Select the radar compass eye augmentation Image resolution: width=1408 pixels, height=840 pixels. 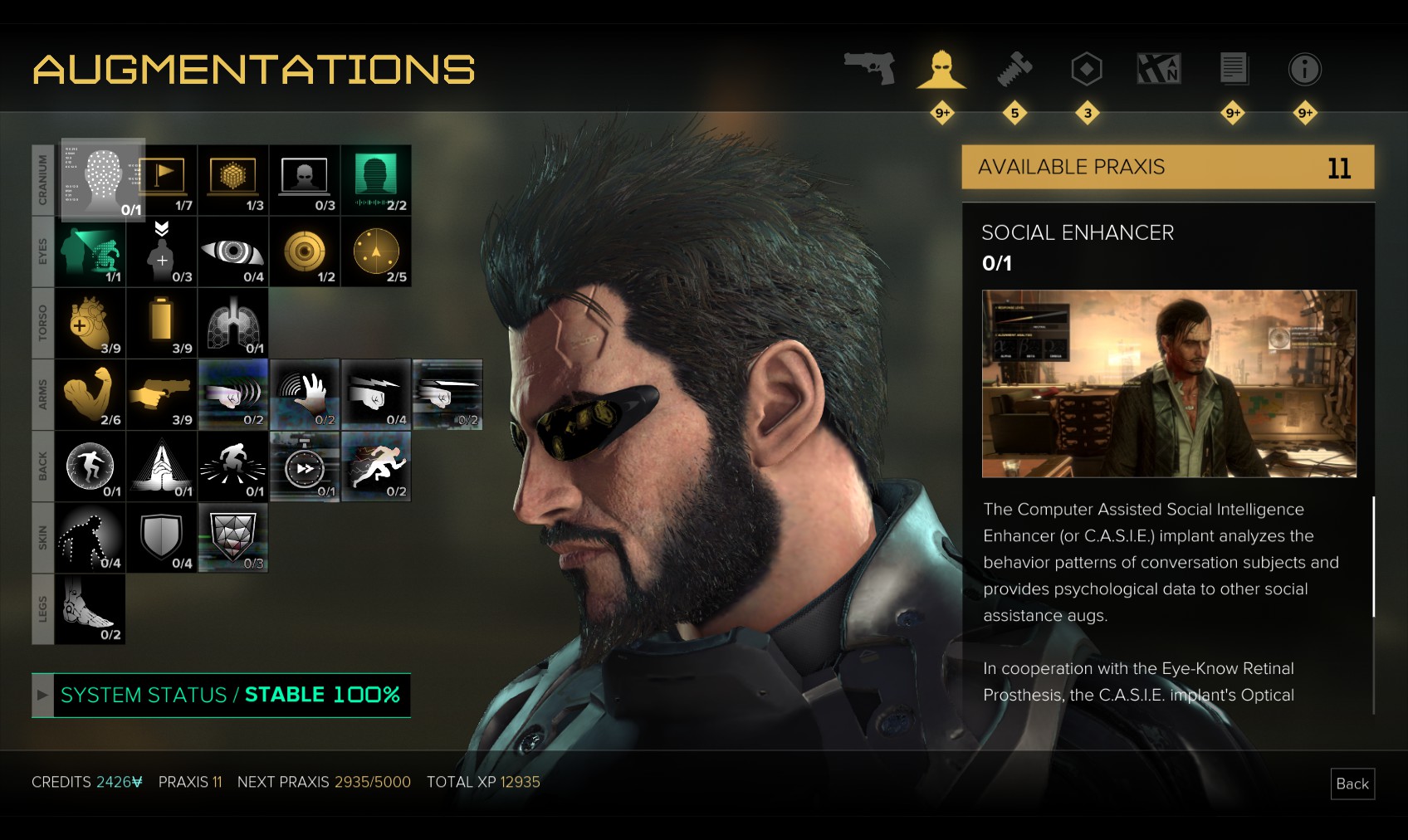tap(376, 252)
